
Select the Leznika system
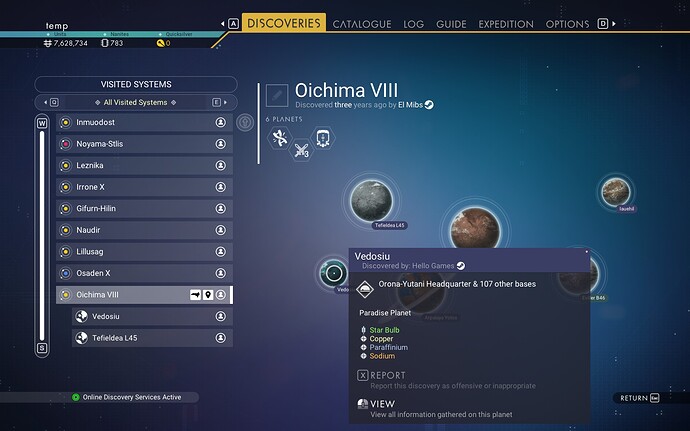143,165
